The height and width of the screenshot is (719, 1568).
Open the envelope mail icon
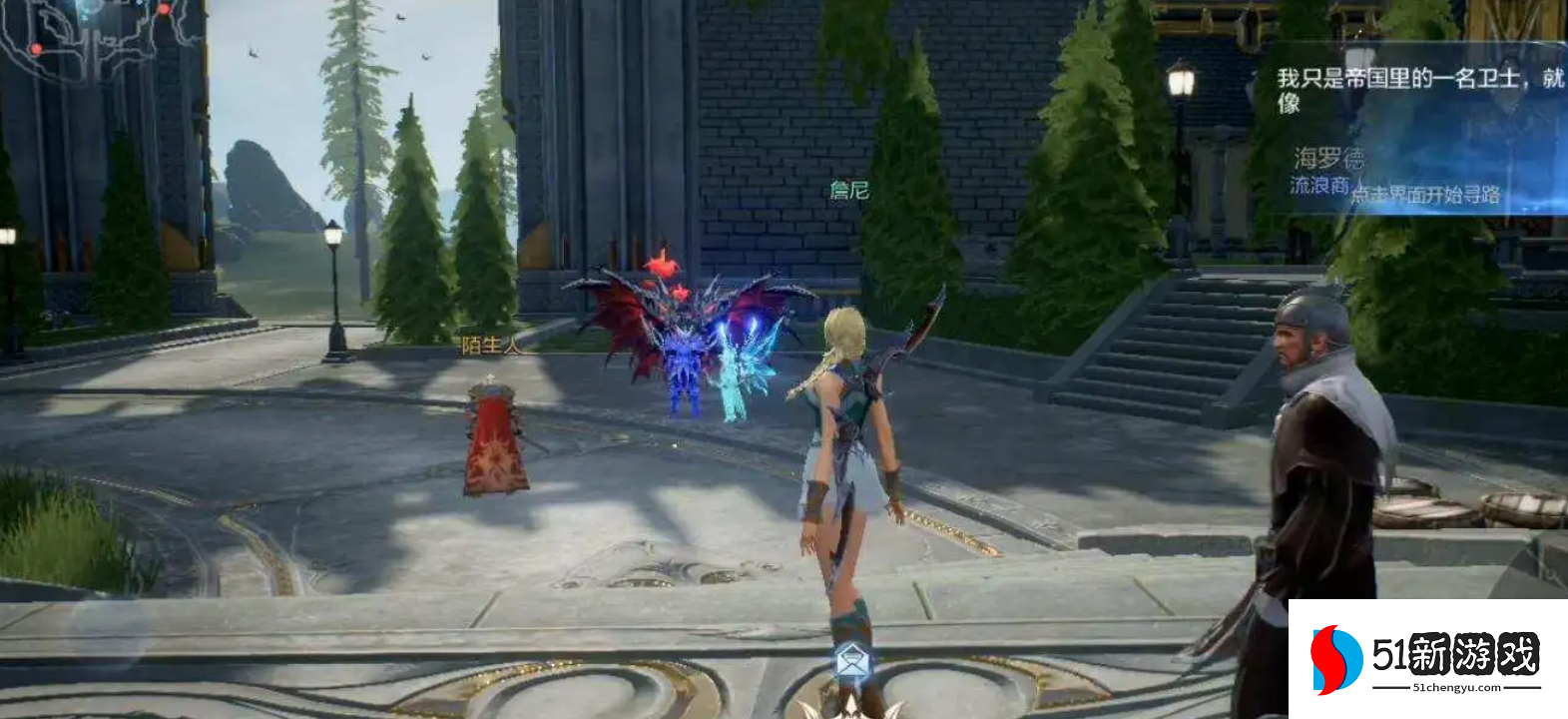850,660
